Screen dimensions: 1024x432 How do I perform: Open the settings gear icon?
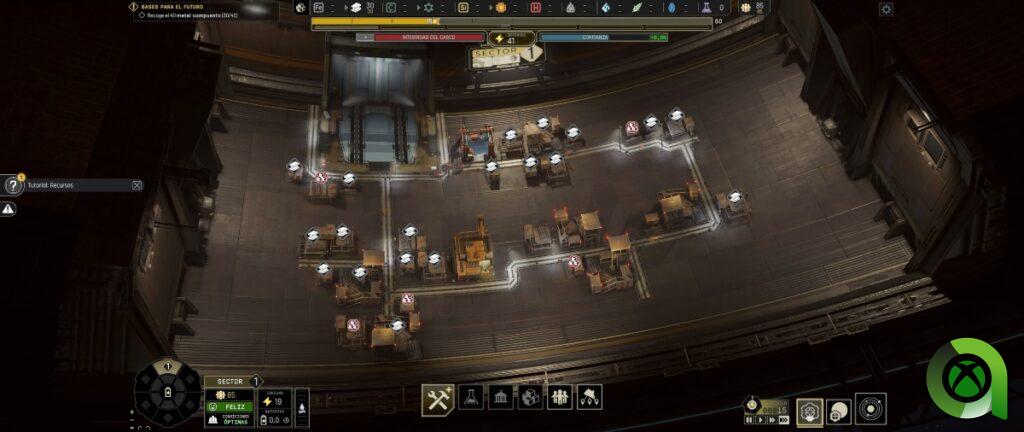pyautogui.click(x=886, y=9)
